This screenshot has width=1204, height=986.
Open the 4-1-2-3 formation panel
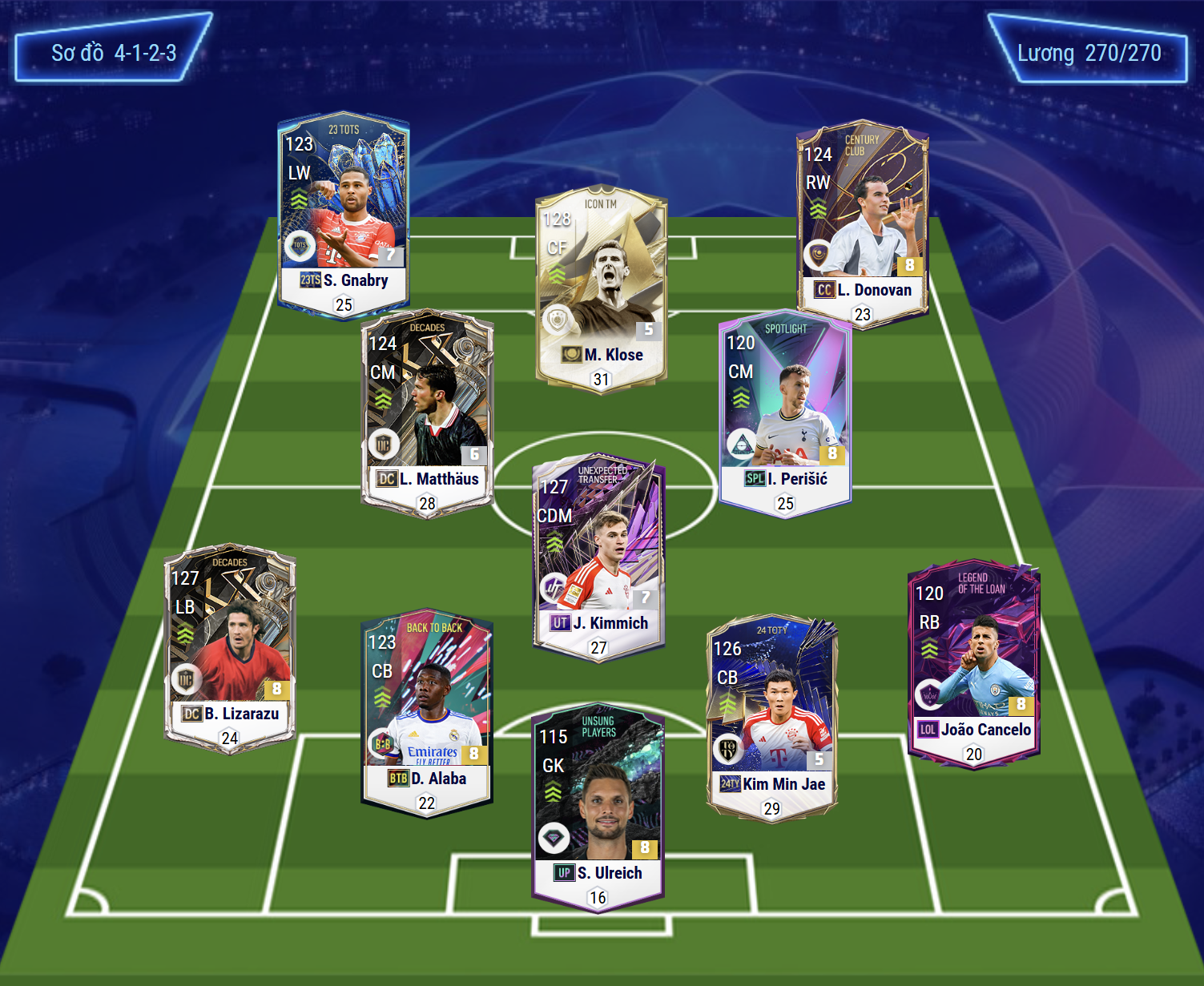coord(114,53)
